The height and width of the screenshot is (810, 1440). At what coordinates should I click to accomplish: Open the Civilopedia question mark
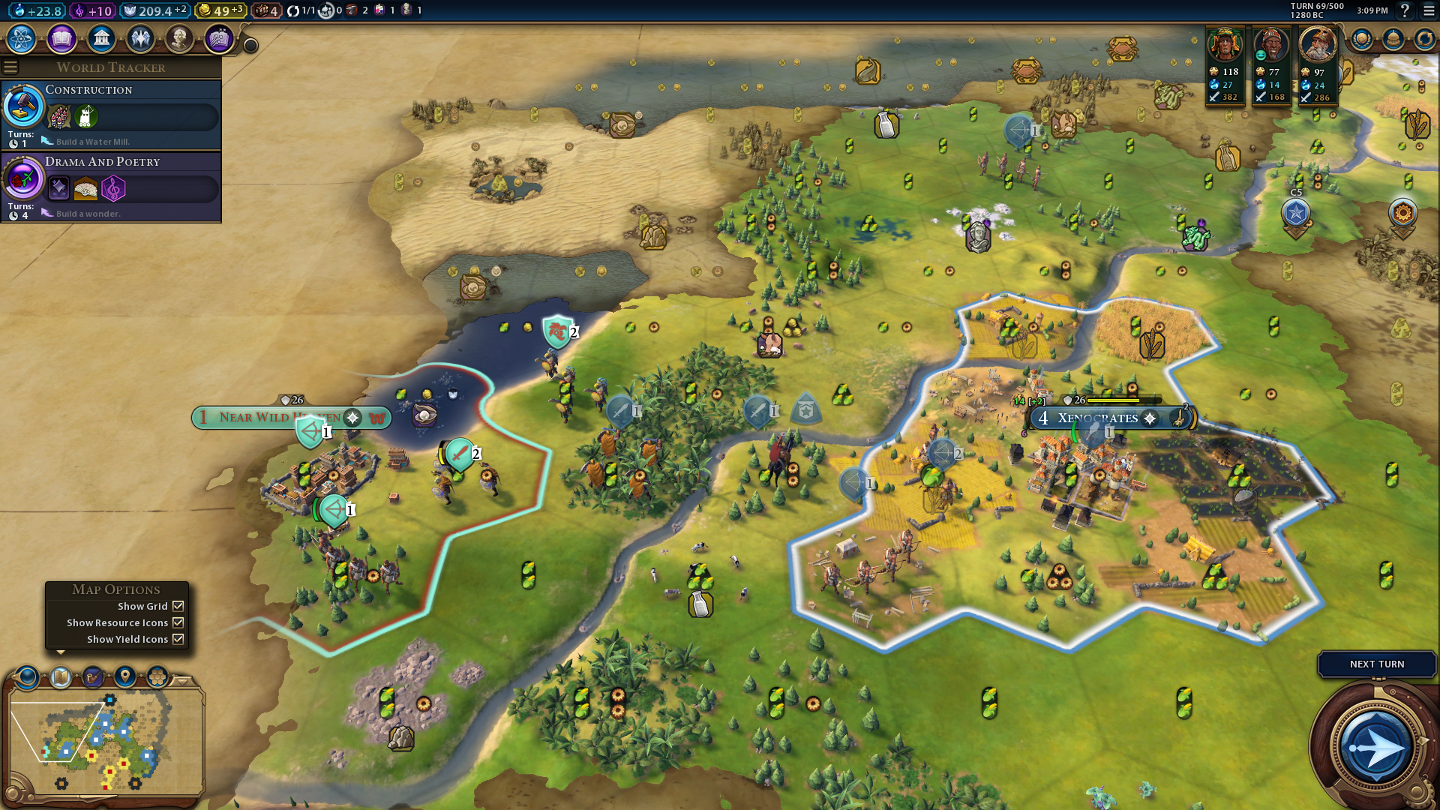coord(1405,11)
